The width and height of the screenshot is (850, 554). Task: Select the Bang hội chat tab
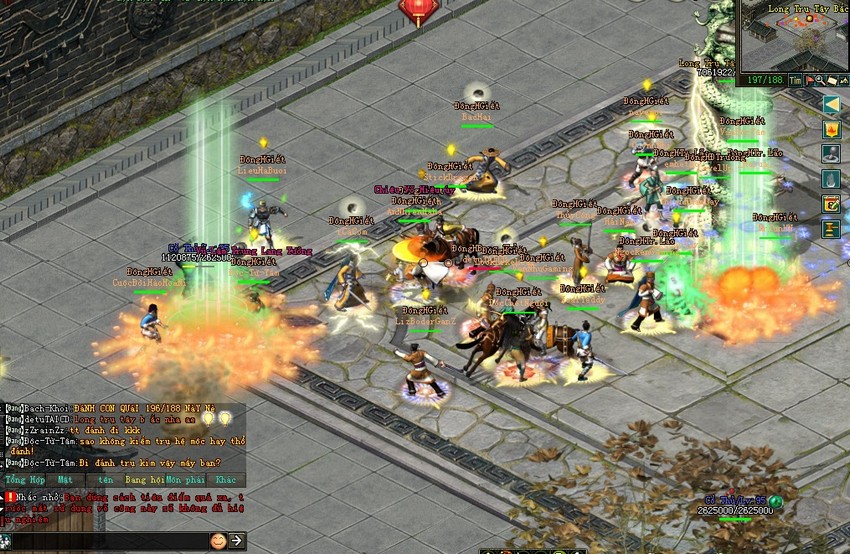click(x=143, y=480)
